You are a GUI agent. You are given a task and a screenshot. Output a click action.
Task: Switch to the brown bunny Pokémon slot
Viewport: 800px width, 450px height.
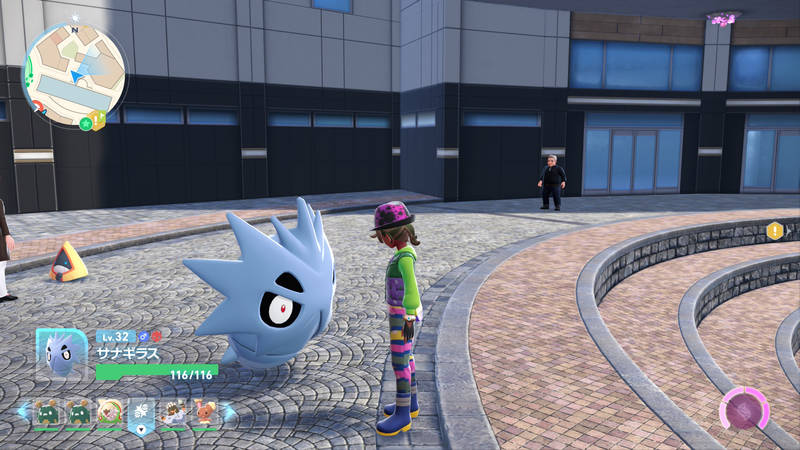tap(204, 412)
